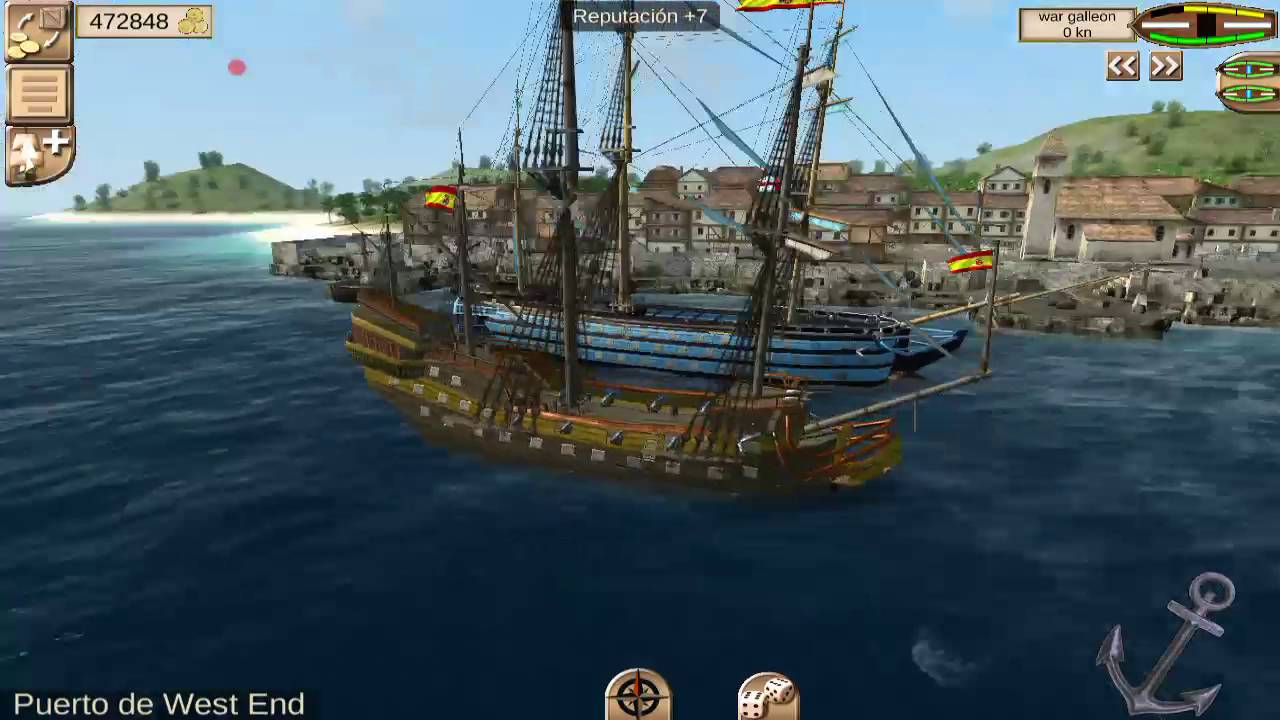This screenshot has height=720, width=1280.
Task: Dismiss the 'Reputación +7' banner
Action: tap(642, 16)
